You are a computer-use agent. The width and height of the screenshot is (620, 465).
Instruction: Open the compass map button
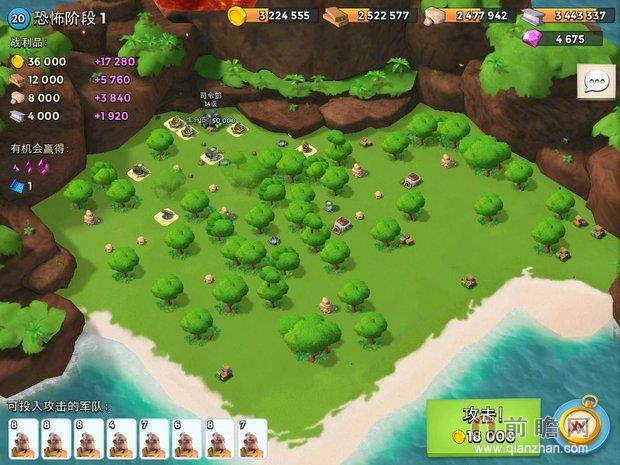[578, 422]
